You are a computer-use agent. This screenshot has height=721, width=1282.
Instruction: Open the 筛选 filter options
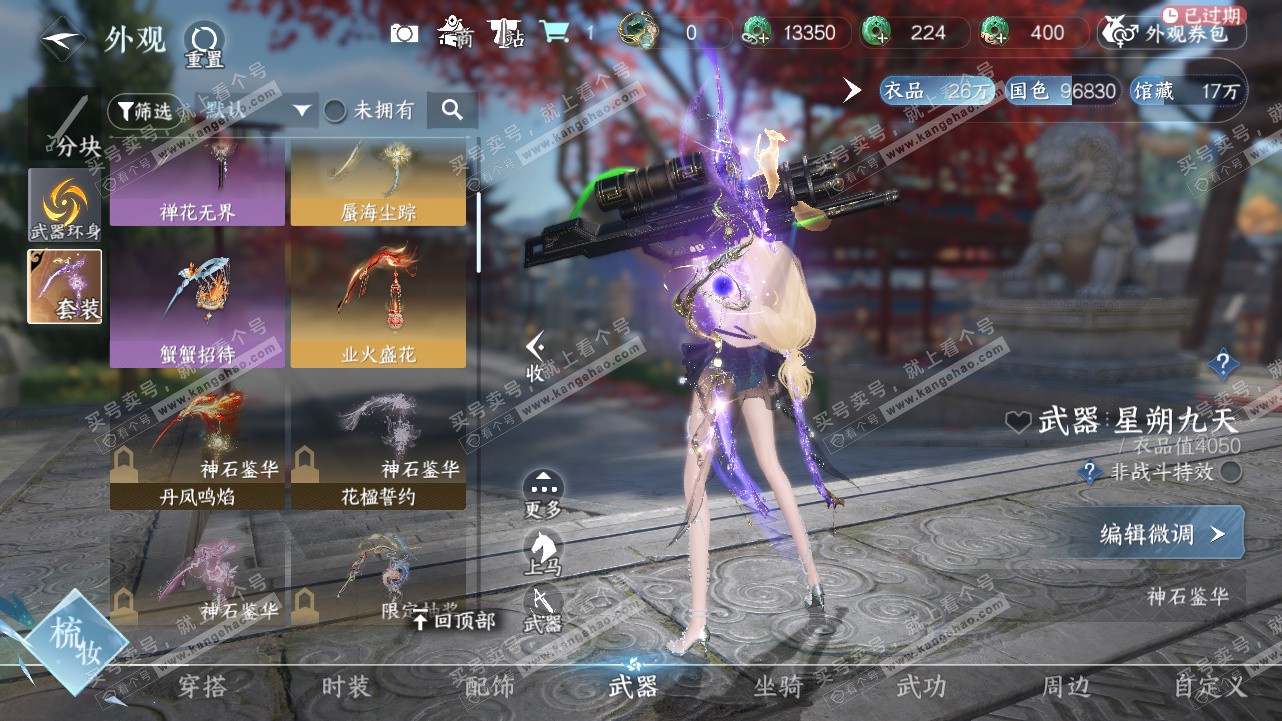(146, 110)
